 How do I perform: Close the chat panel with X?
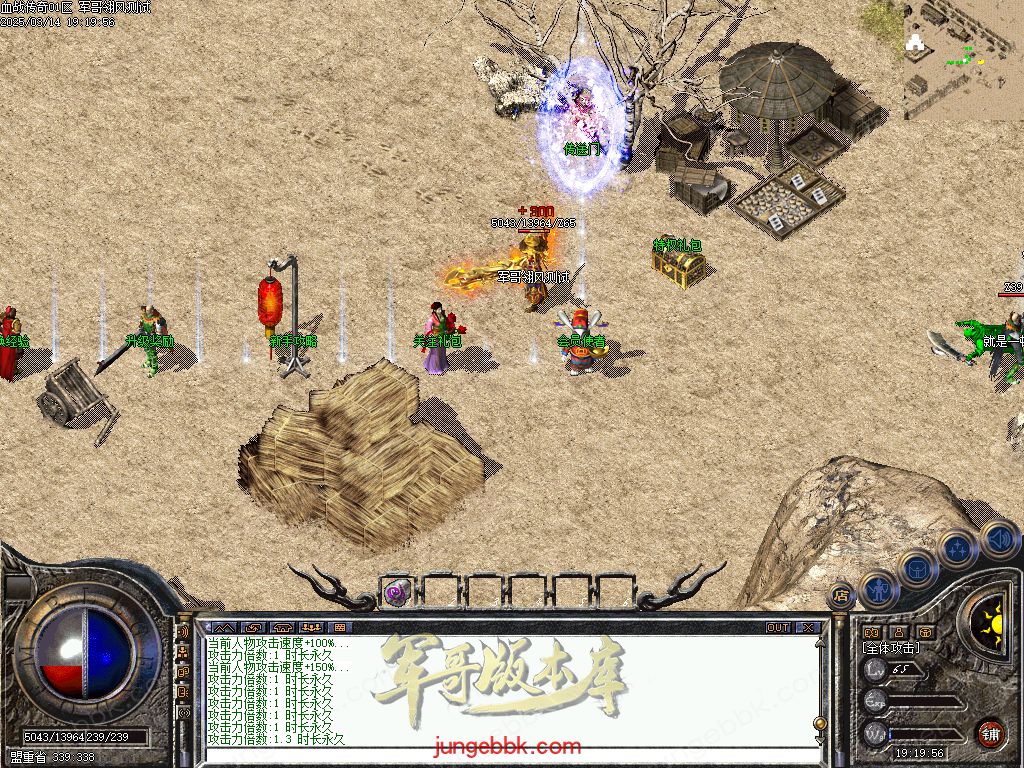808,628
